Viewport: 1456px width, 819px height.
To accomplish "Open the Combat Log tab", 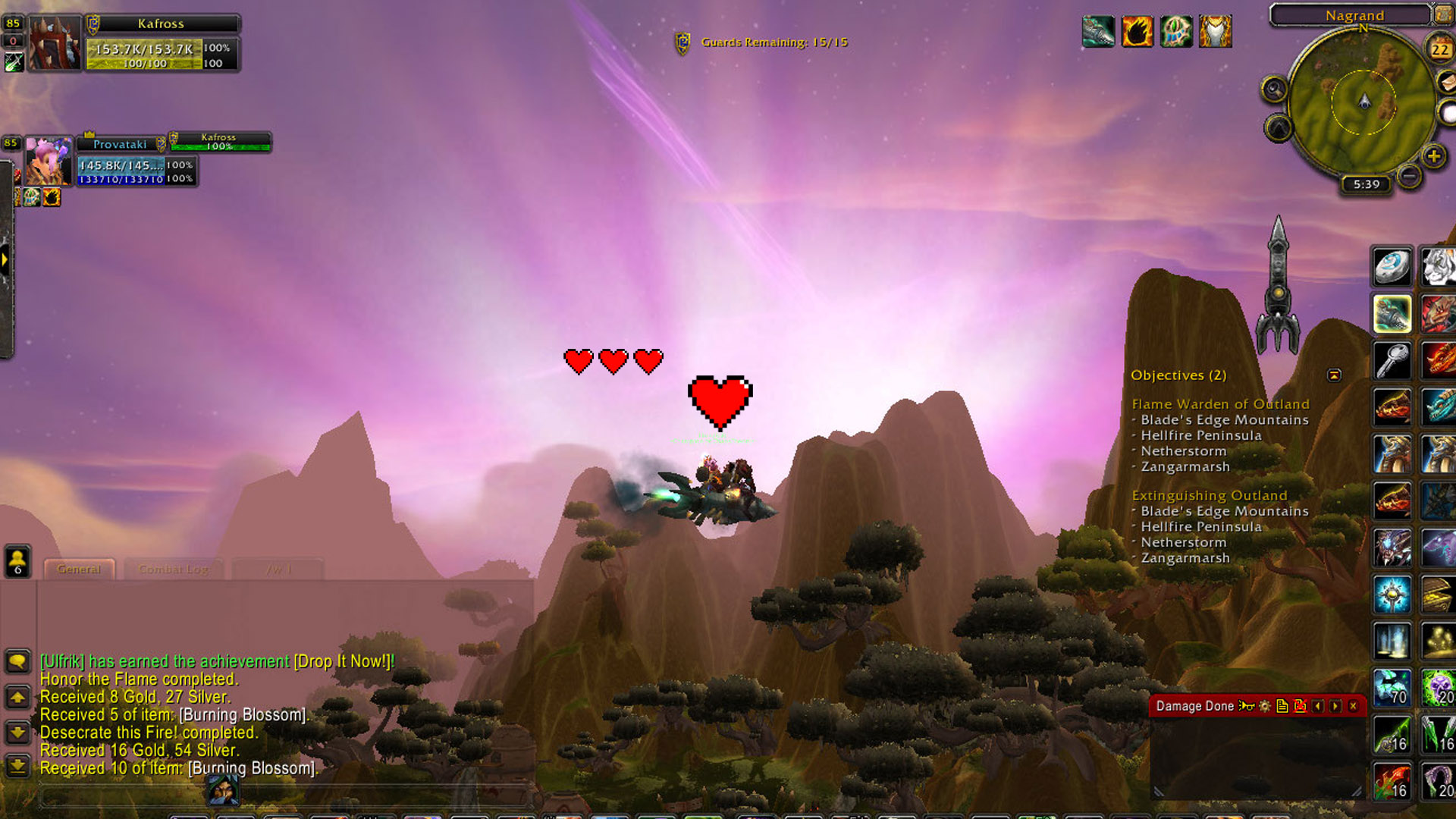I will (174, 569).
